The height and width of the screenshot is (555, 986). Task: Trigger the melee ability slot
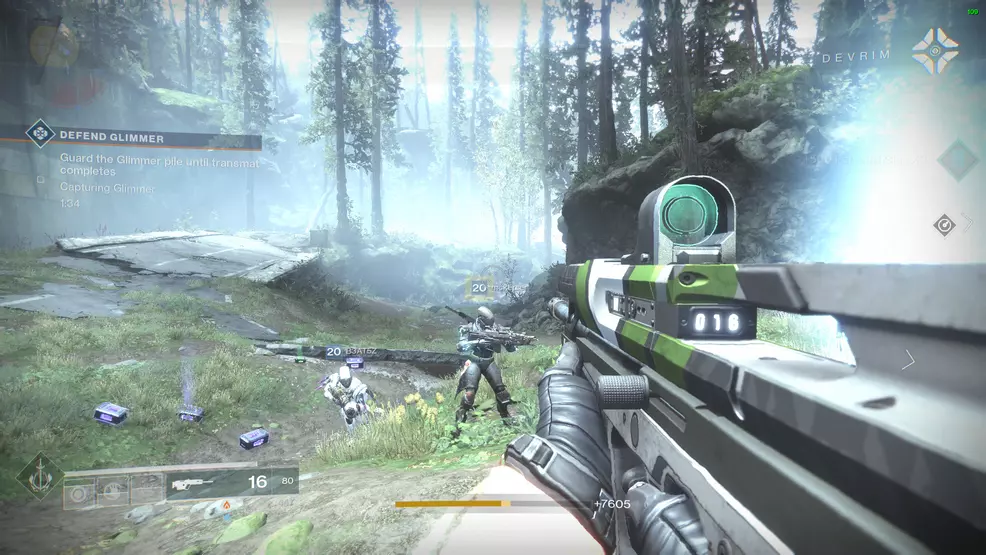click(x=113, y=491)
